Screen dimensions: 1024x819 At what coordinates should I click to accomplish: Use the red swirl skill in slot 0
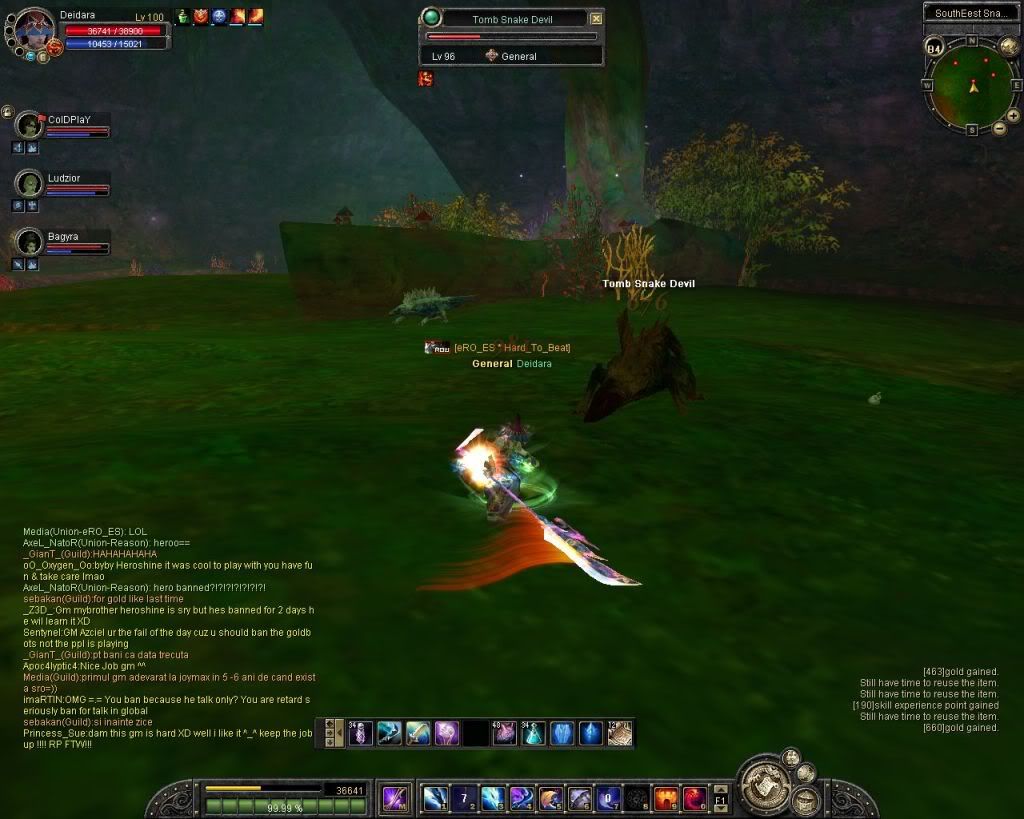[695, 798]
